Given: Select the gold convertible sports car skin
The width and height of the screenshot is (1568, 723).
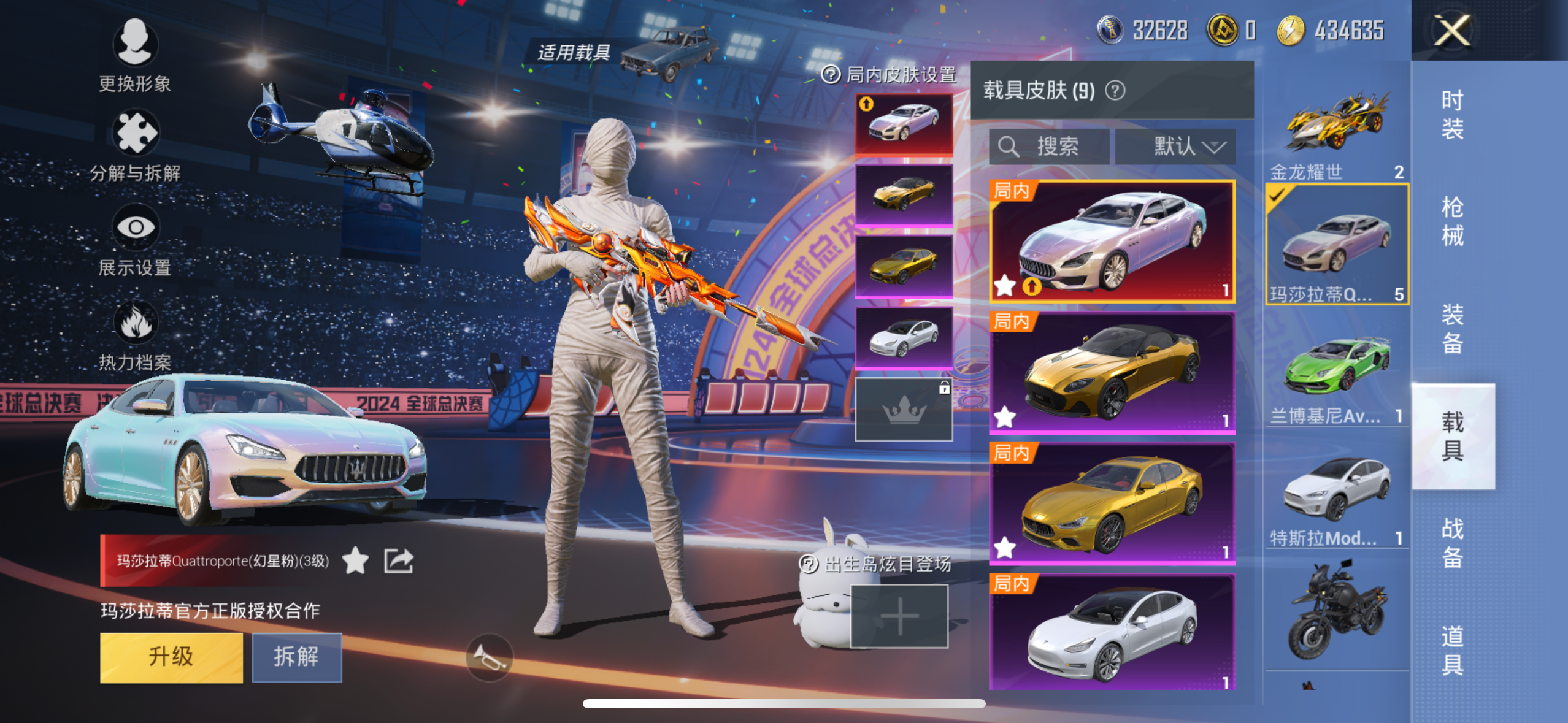Looking at the screenshot, I should (1112, 373).
